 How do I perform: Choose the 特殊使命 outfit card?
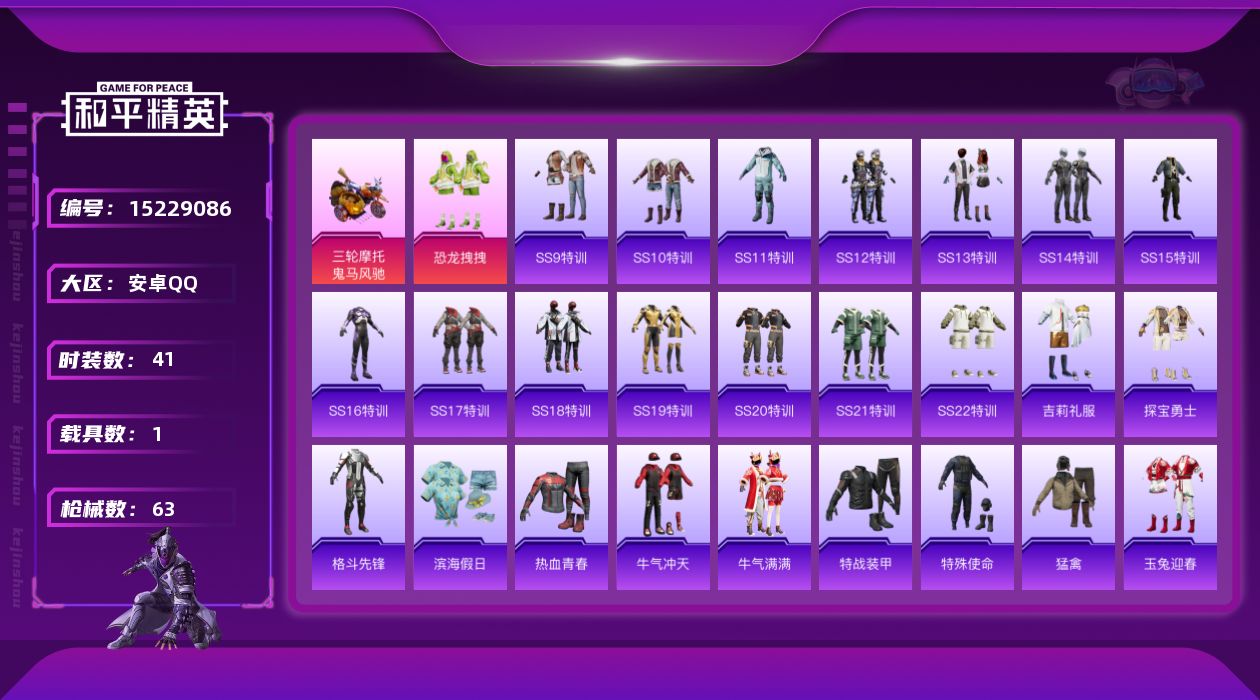tap(967, 517)
